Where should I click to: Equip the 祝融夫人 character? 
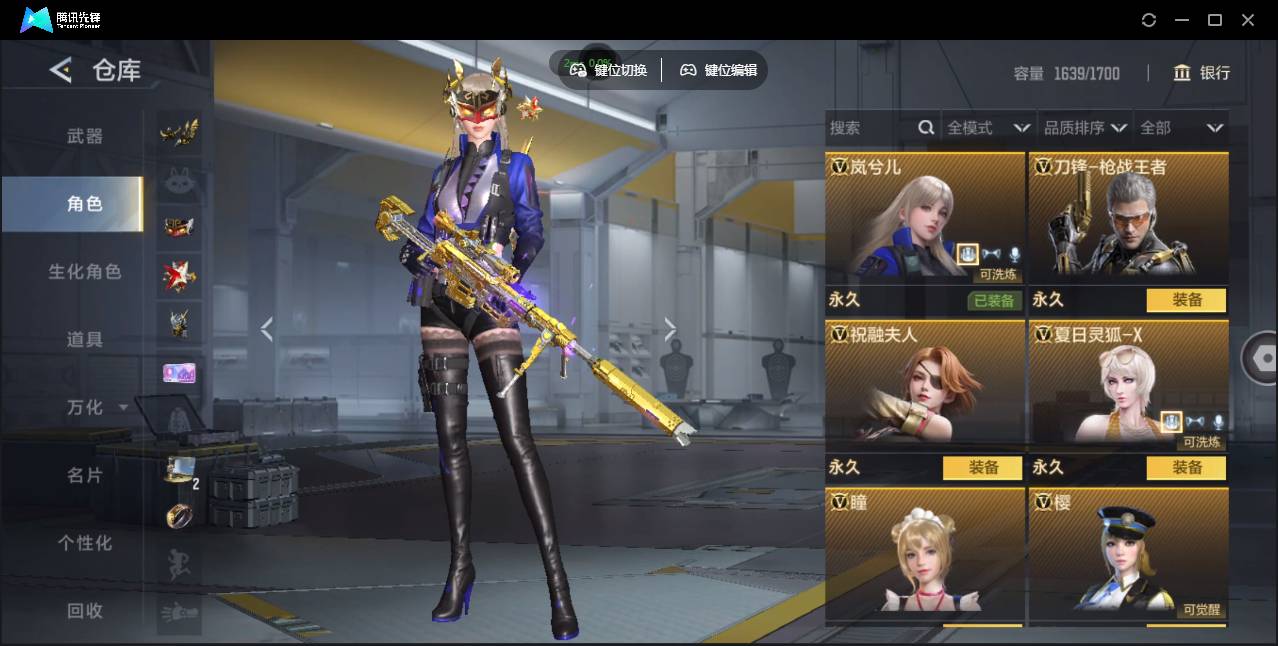(x=982, y=467)
